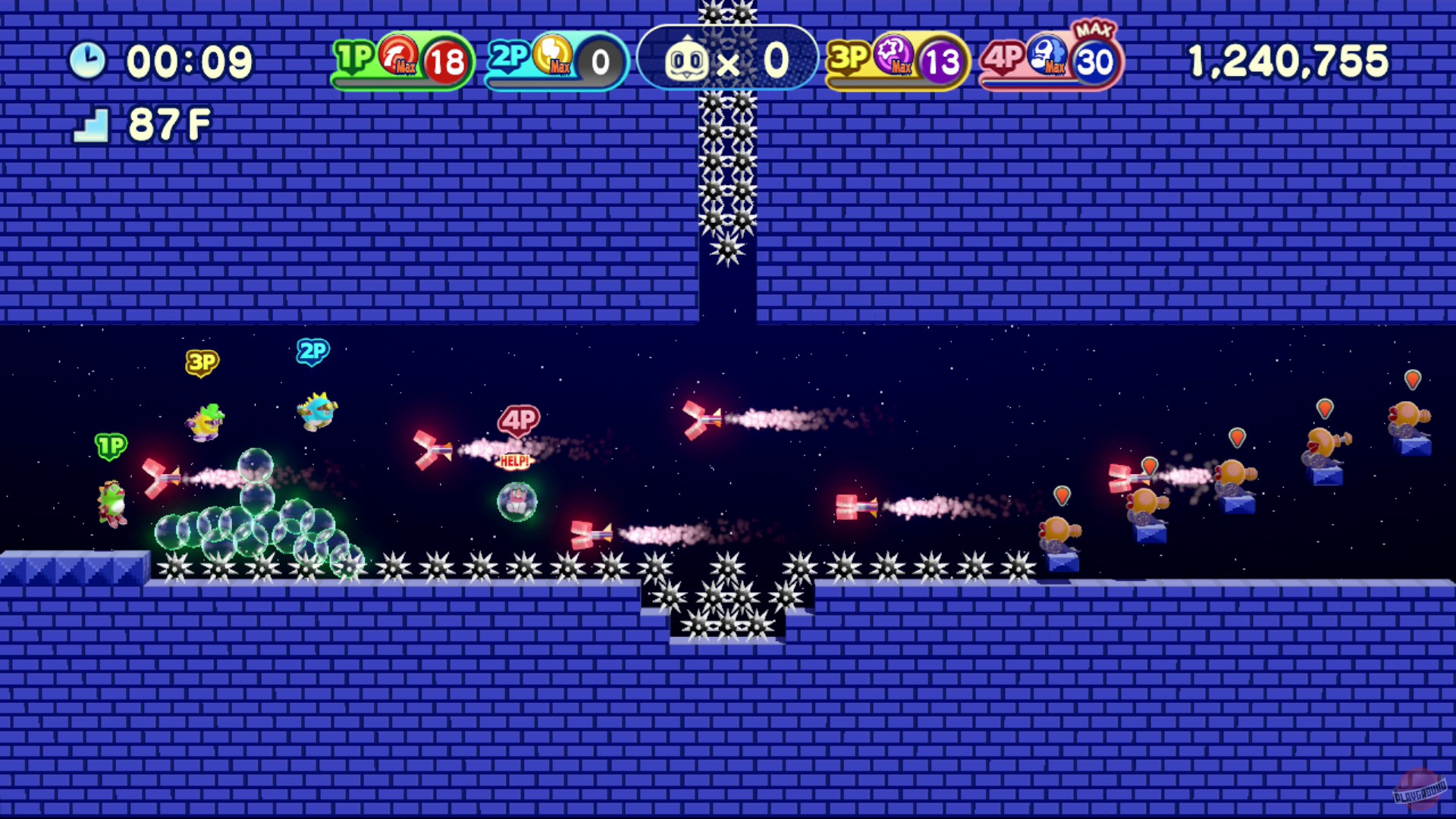Click the white mascot face in the counter

click(686, 58)
